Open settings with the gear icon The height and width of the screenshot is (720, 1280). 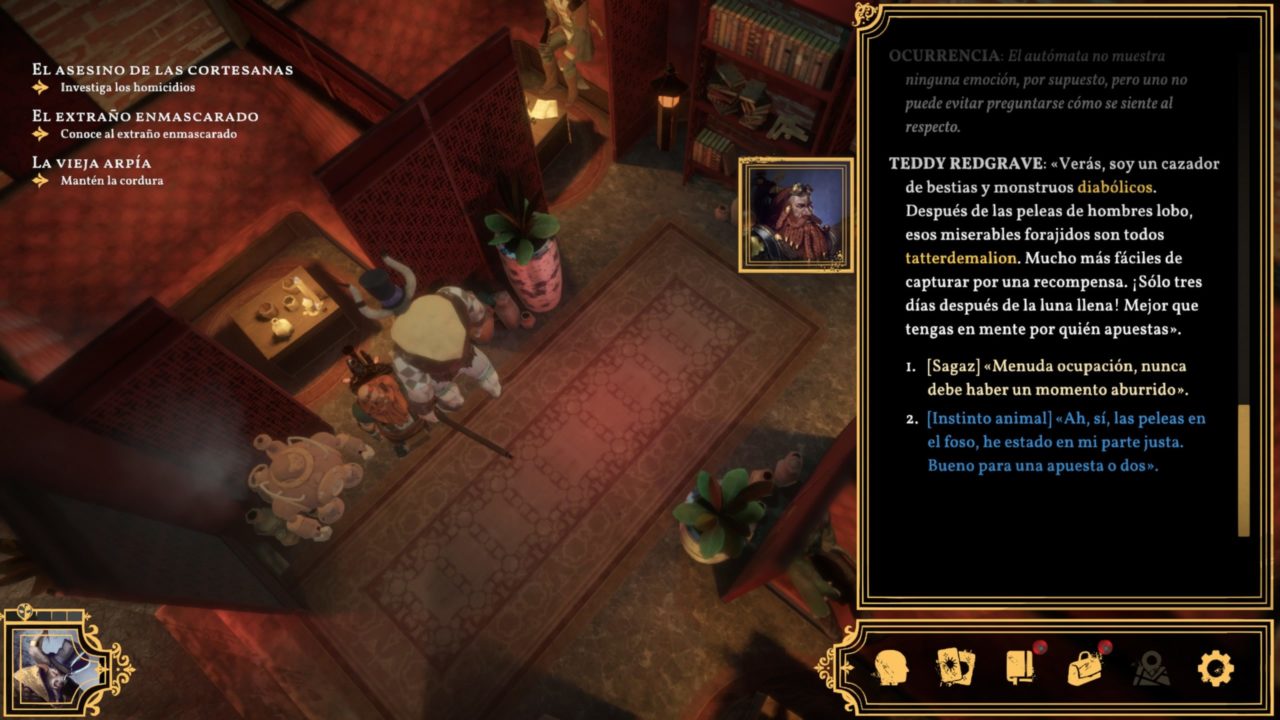(x=1215, y=667)
